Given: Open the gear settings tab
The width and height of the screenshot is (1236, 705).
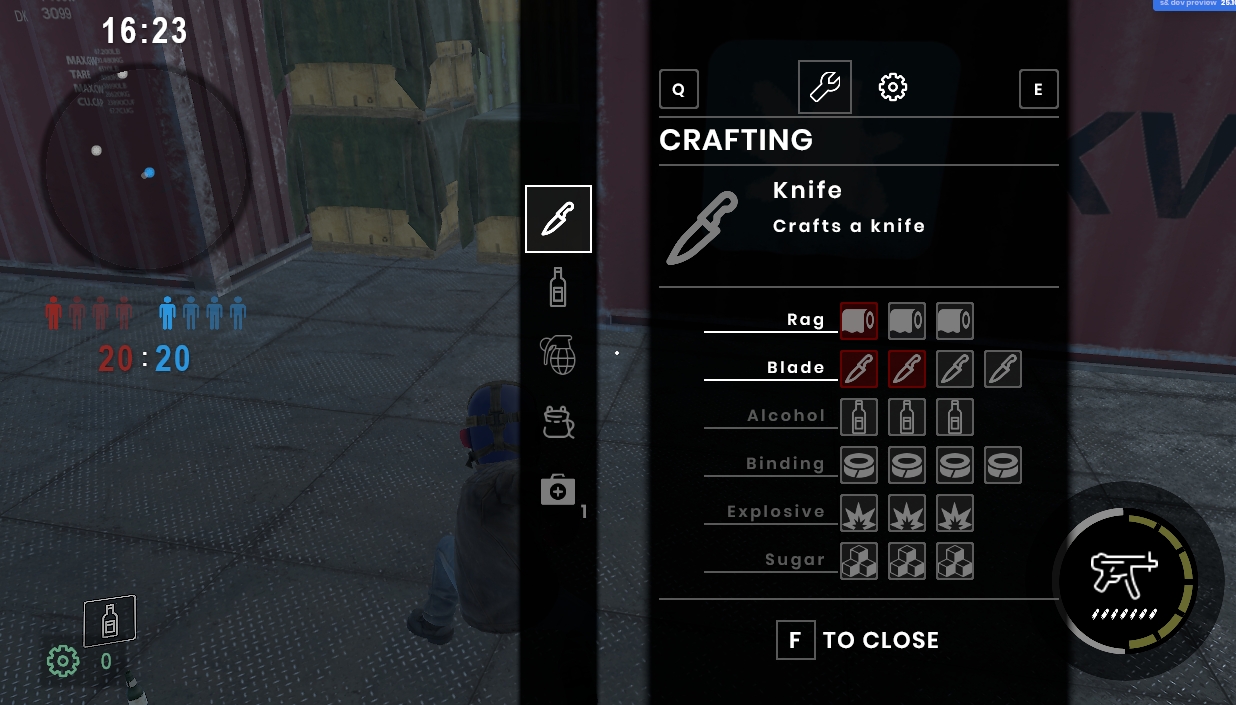Looking at the screenshot, I should coord(892,88).
